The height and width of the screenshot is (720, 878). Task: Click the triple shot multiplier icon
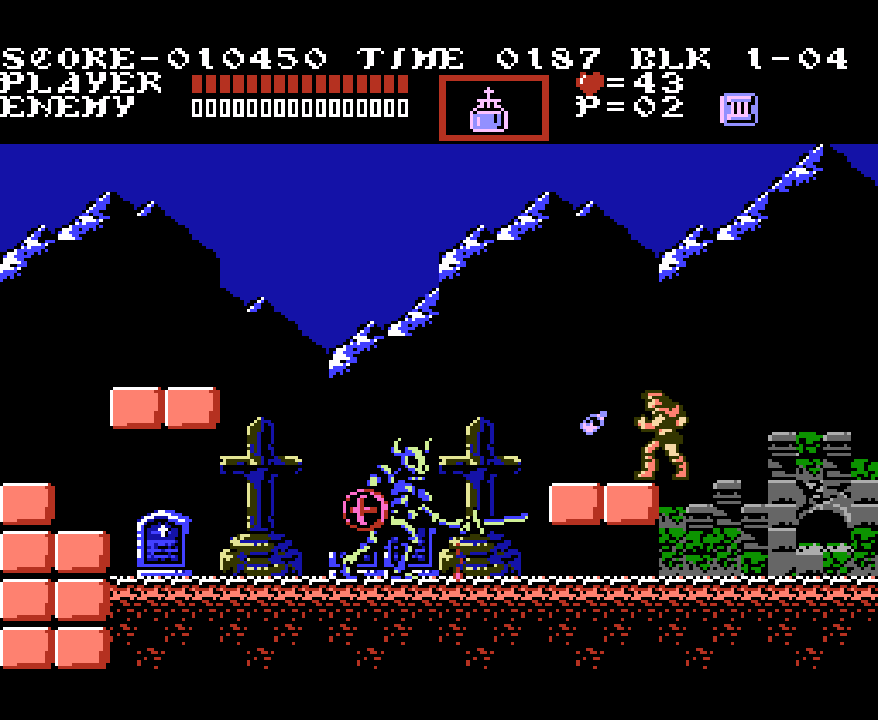(x=739, y=109)
